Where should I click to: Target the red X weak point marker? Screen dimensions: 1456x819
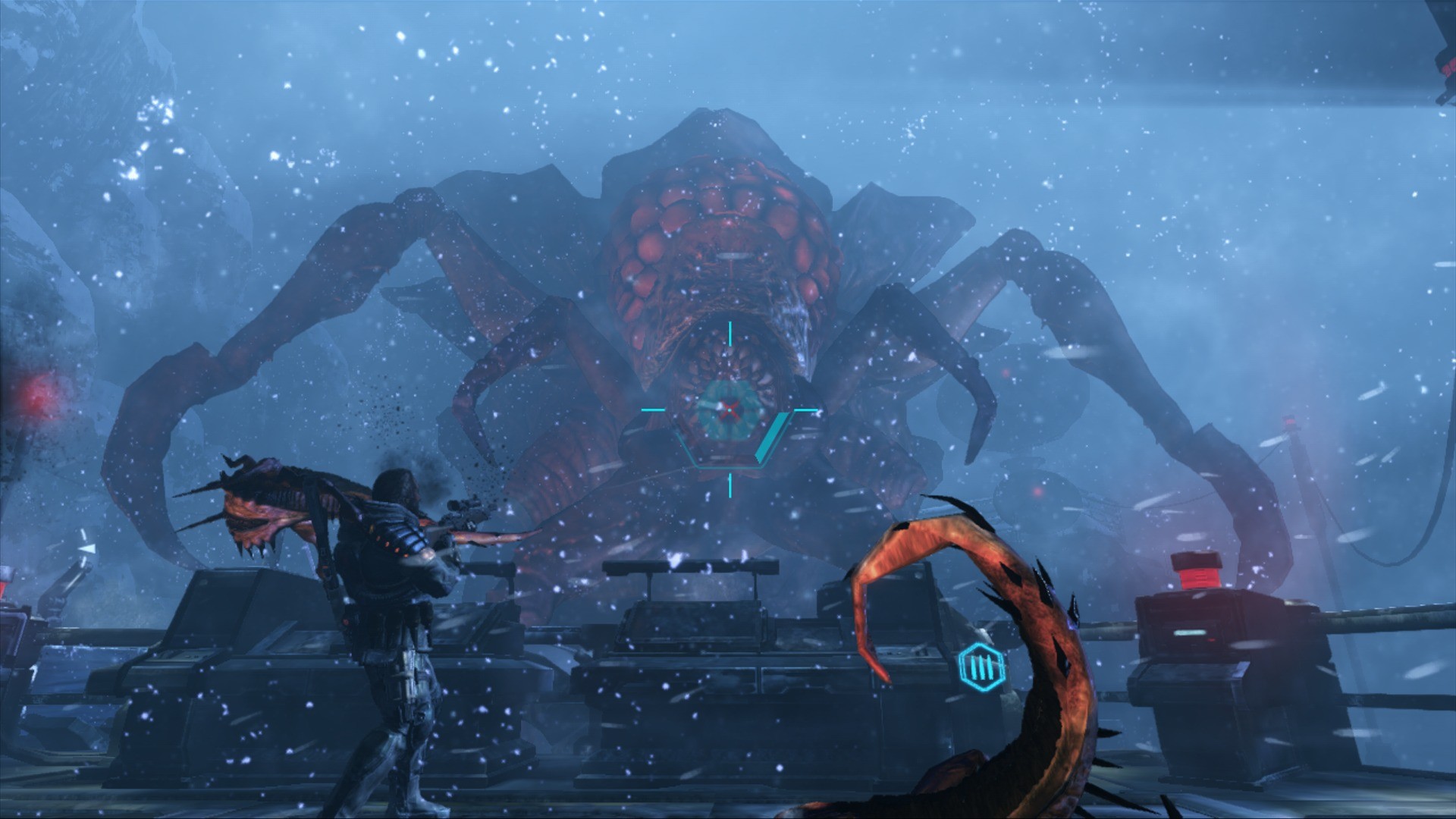pos(730,409)
